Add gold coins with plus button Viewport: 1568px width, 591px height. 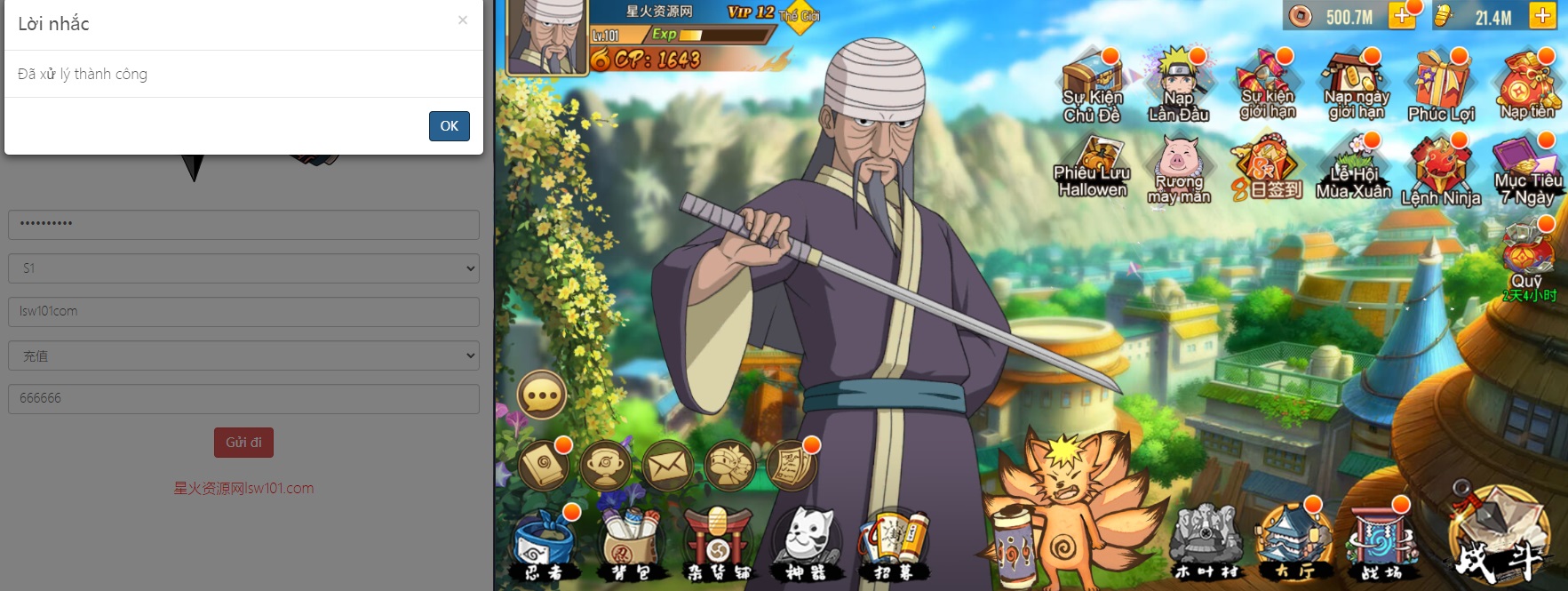[x=1401, y=16]
